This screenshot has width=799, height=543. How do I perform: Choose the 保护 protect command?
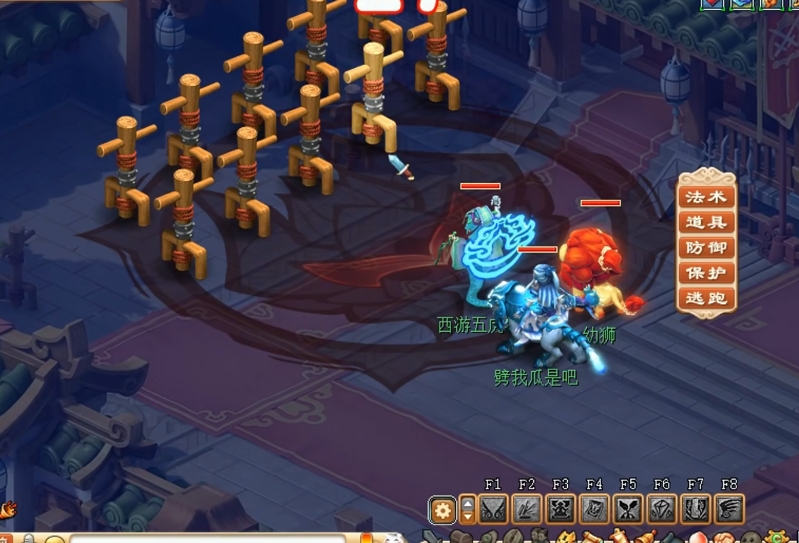[707, 272]
